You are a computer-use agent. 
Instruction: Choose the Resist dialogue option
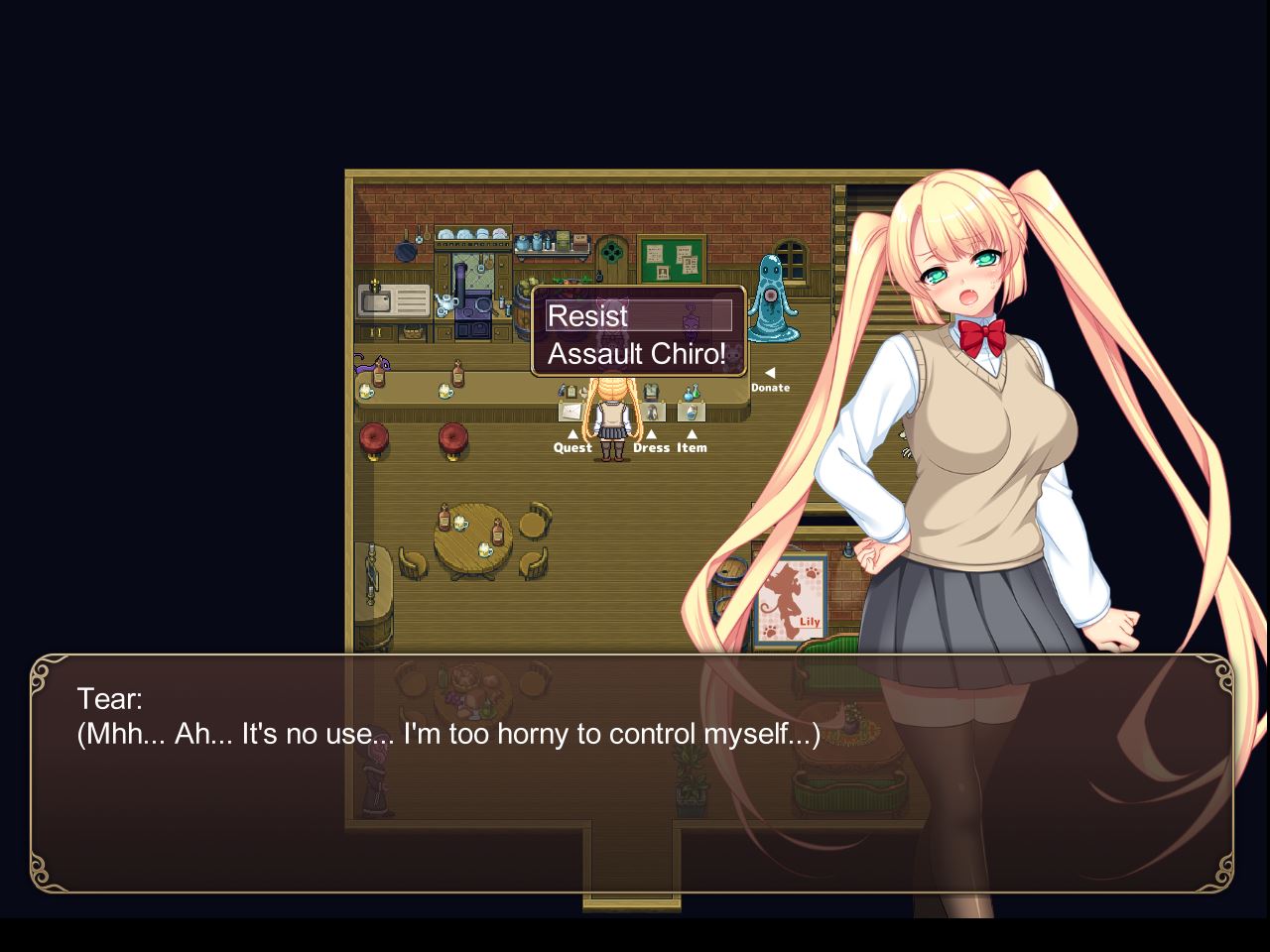pyautogui.click(x=638, y=316)
